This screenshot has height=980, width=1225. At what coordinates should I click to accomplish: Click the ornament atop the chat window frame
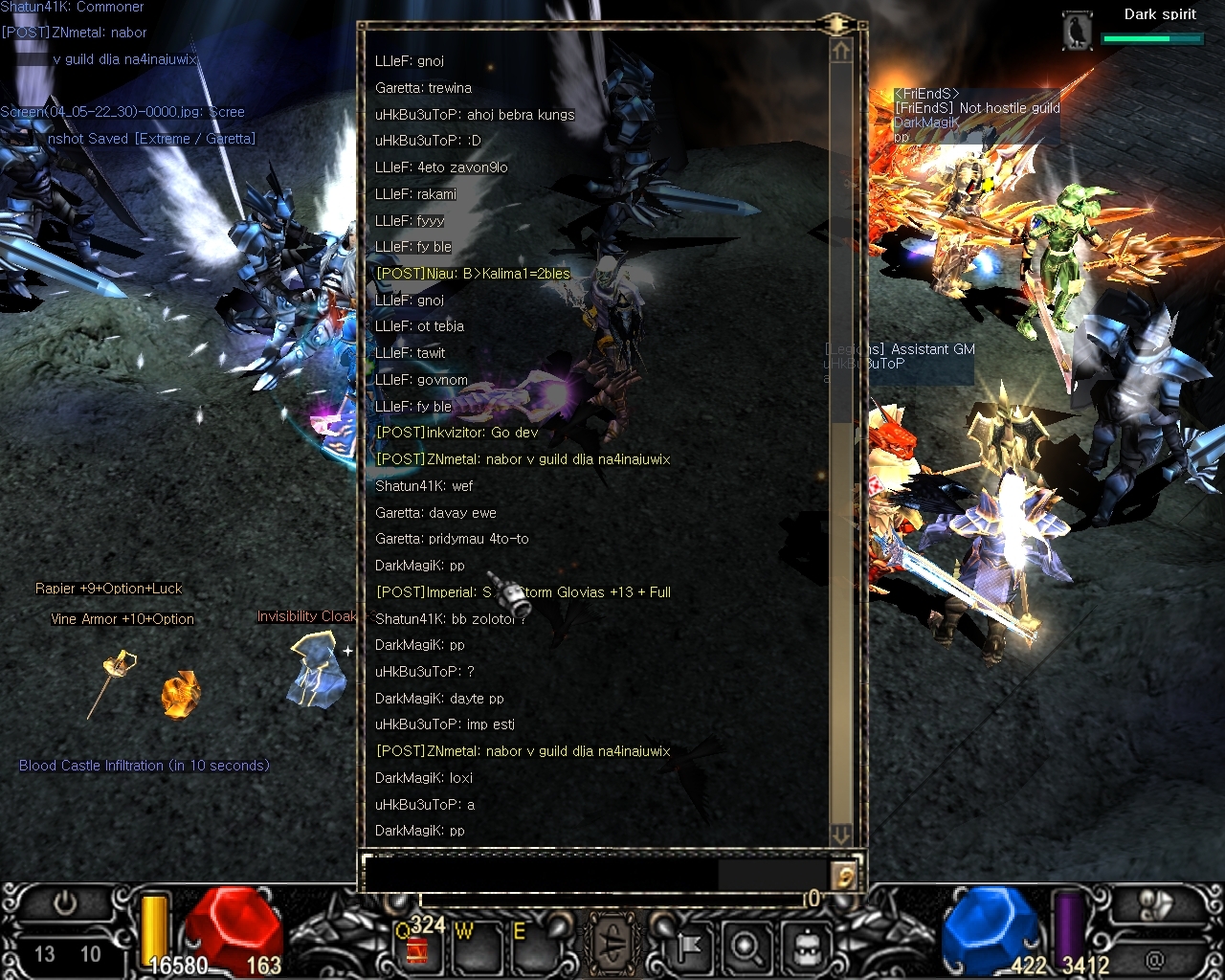pyautogui.click(x=835, y=23)
